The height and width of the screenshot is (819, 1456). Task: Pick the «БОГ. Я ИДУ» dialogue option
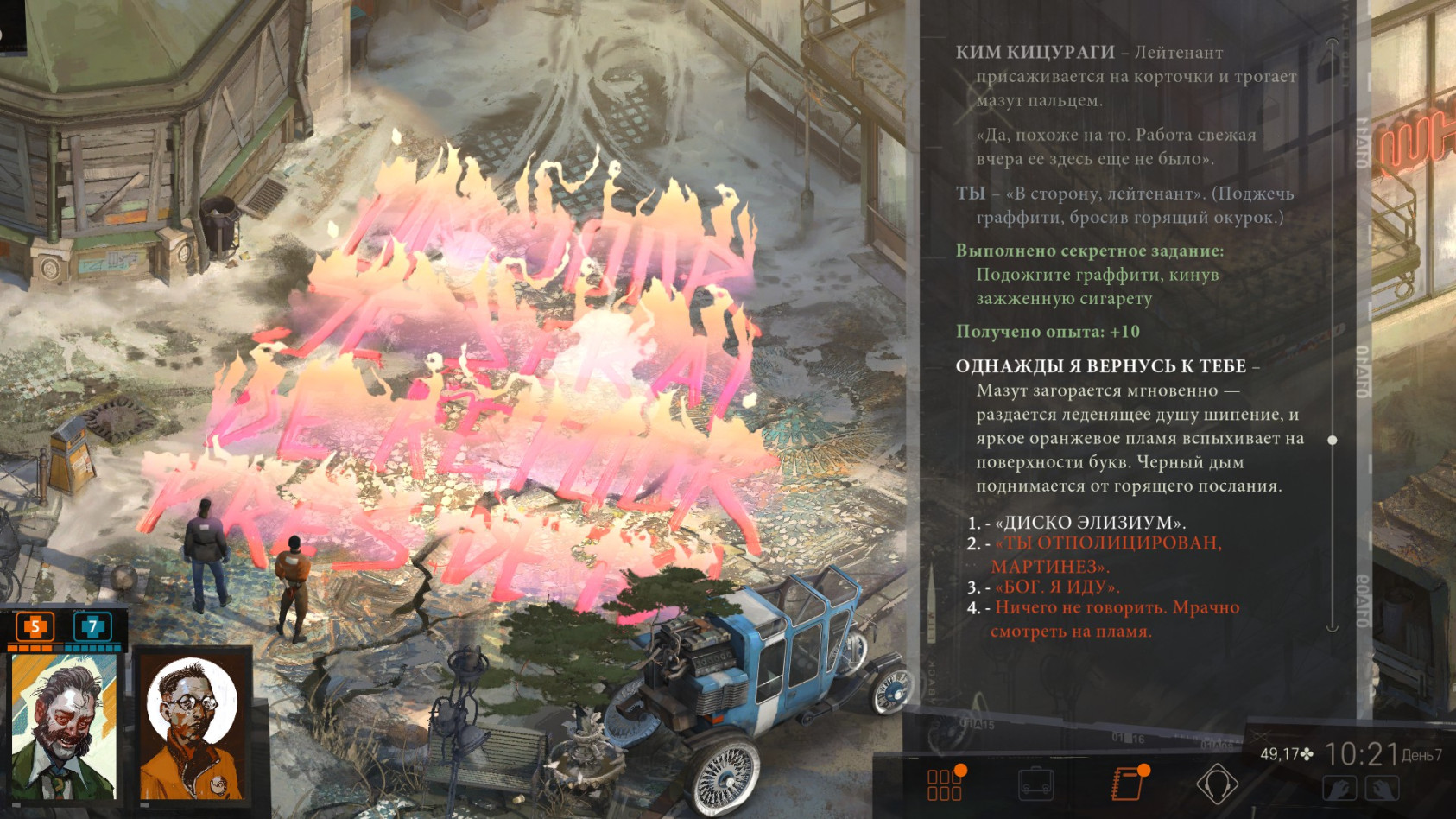click(1057, 587)
